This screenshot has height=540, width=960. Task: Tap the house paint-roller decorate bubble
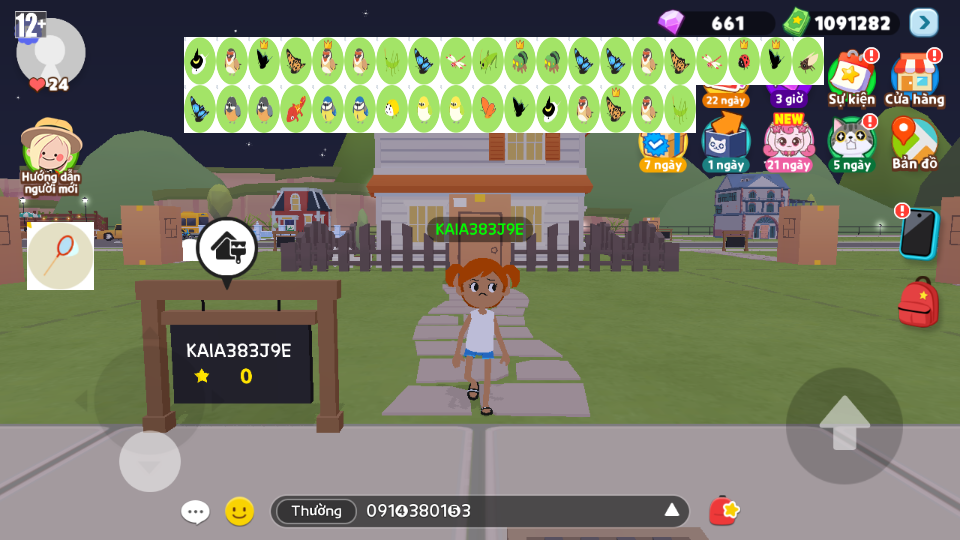coord(227,248)
